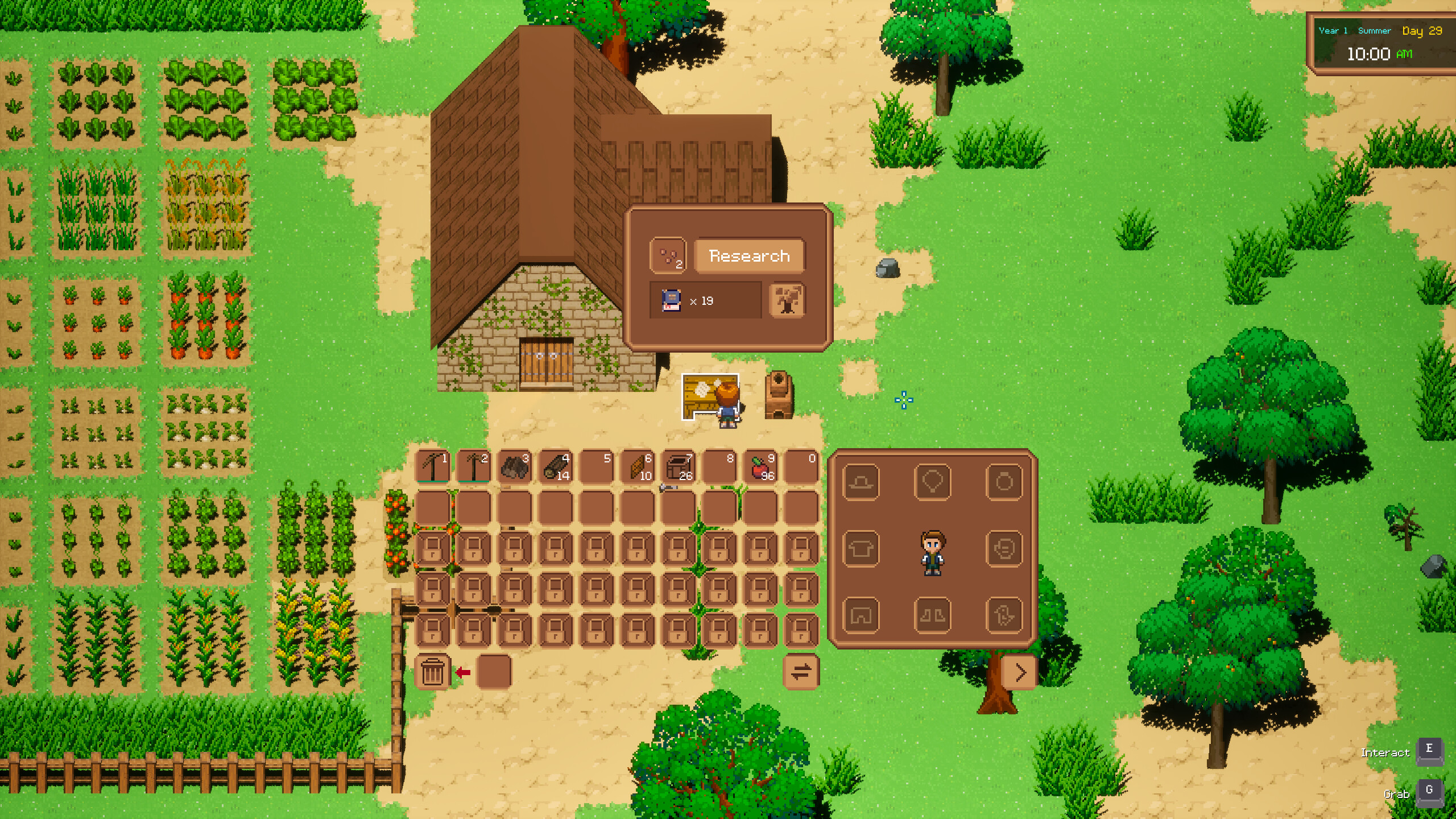Toggle the sort/transfer arrows below inventory
This screenshot has height=819, width=1456.
[x=802, y=672]
